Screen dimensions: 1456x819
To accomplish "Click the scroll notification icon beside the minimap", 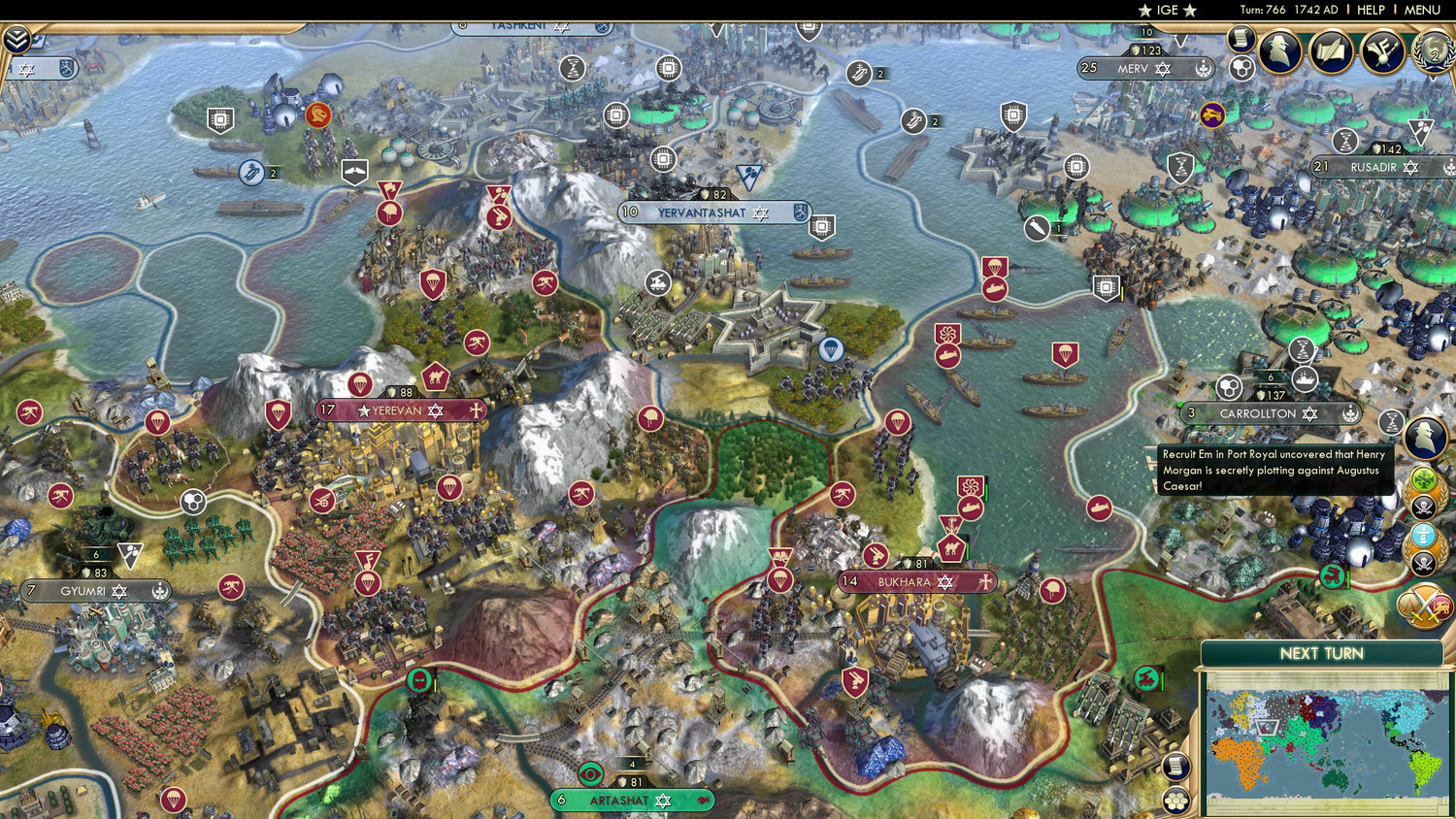I will tap(1176, 767).
